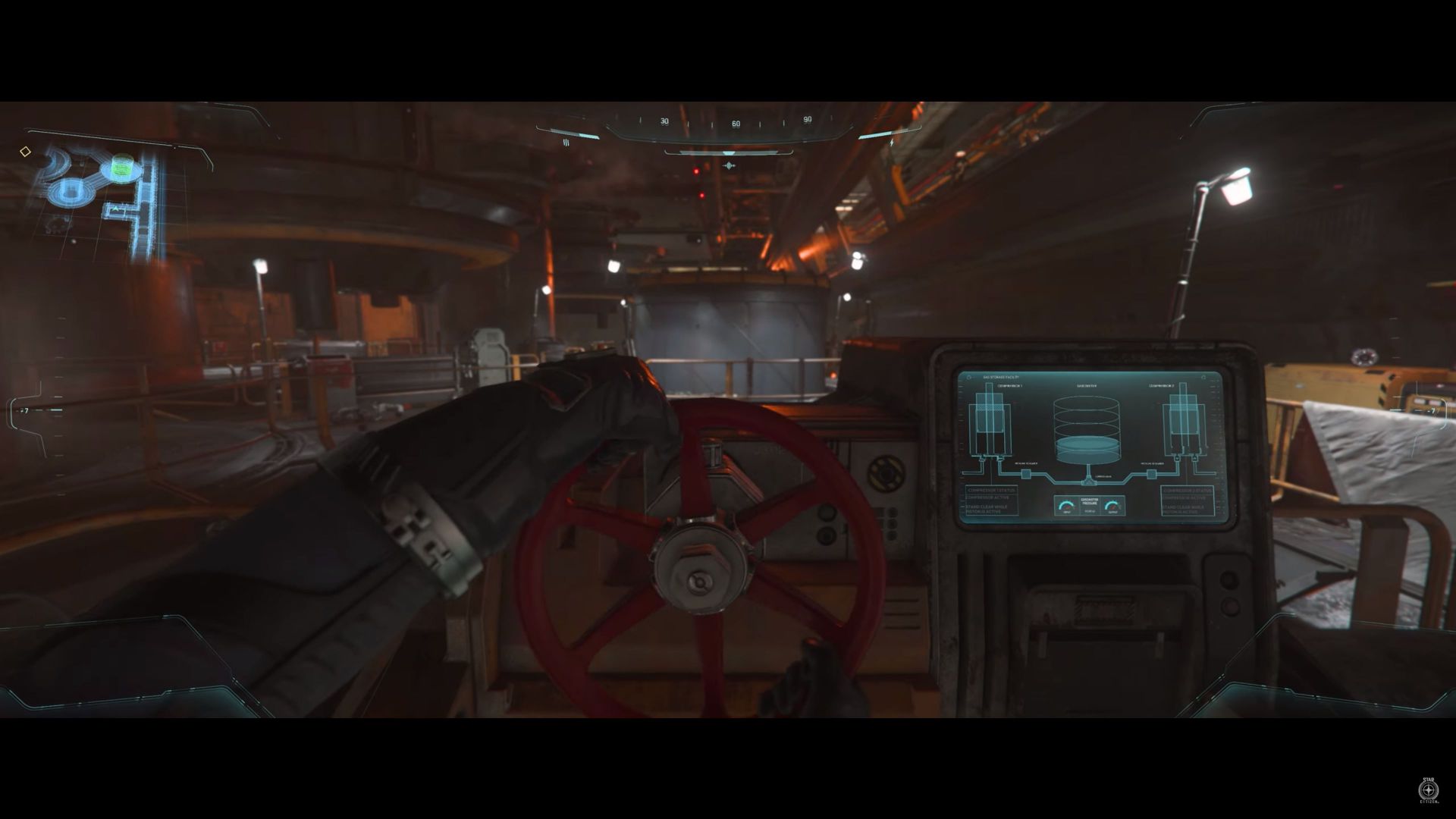Click the lightning bolt power icon
The width and height of the screenshot is (1456, 819).
pos(892,142)
